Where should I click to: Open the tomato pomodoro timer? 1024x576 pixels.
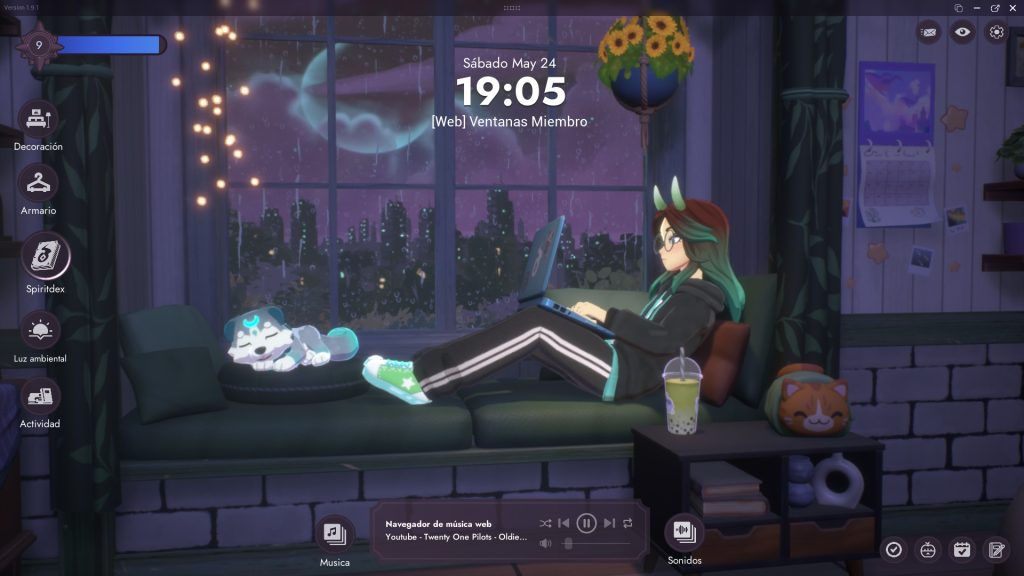(x=928, y=549)
